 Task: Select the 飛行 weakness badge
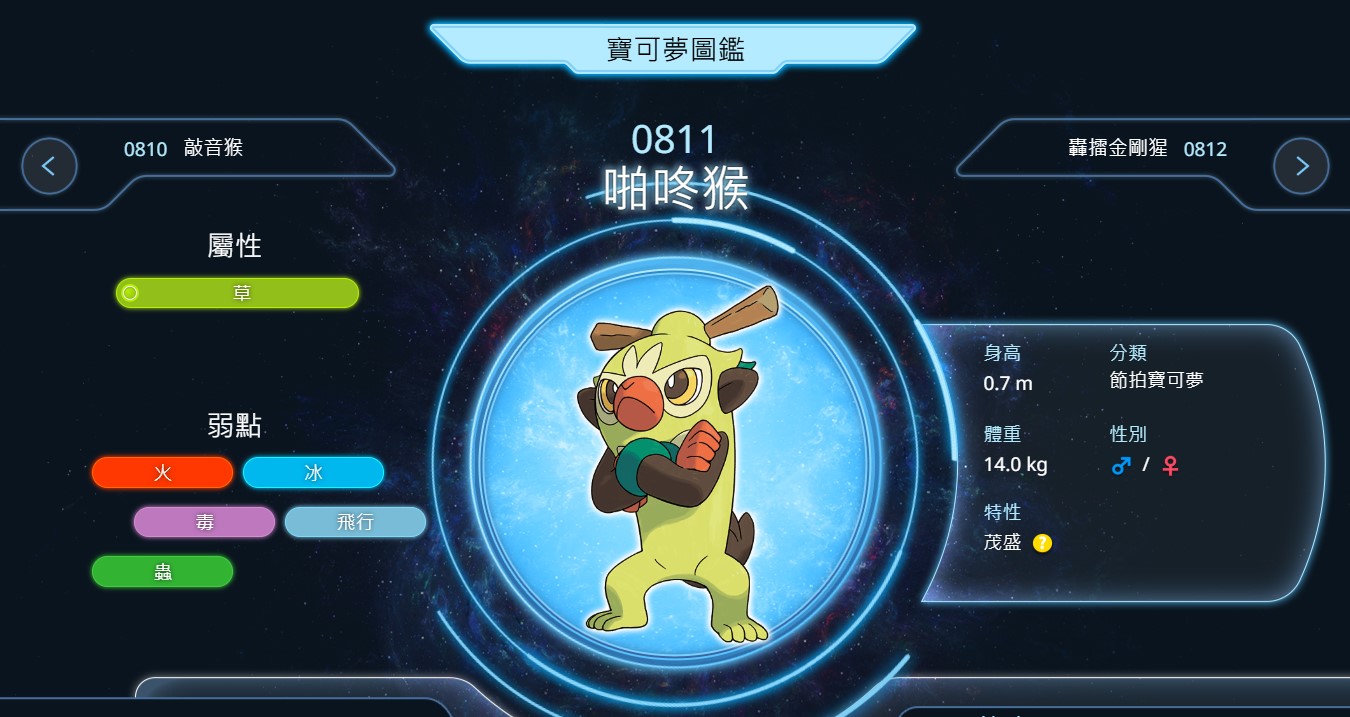click(355, 522)
